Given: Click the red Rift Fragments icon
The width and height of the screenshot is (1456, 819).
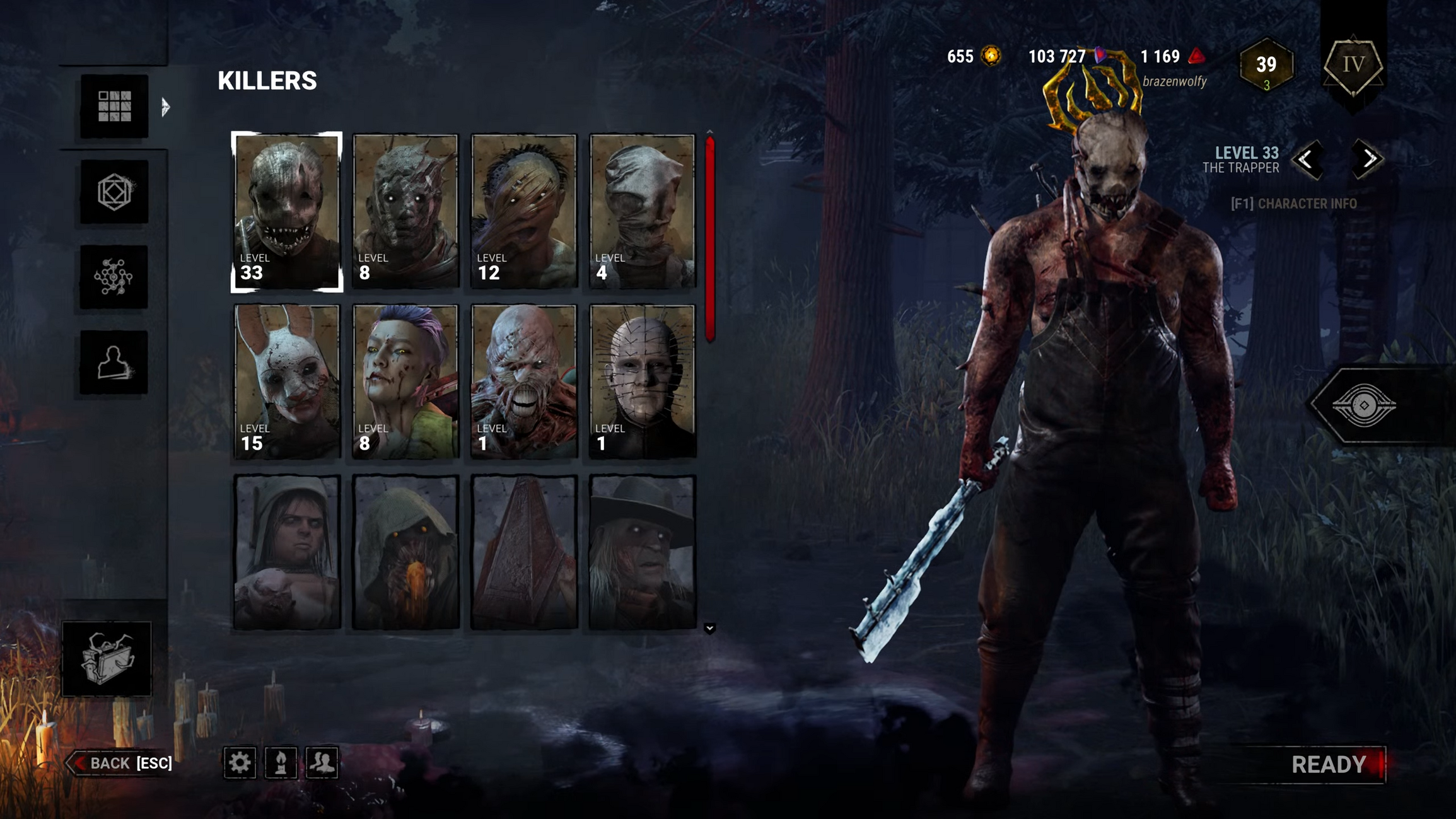Looking at the screenshot, I should 1196,57.
